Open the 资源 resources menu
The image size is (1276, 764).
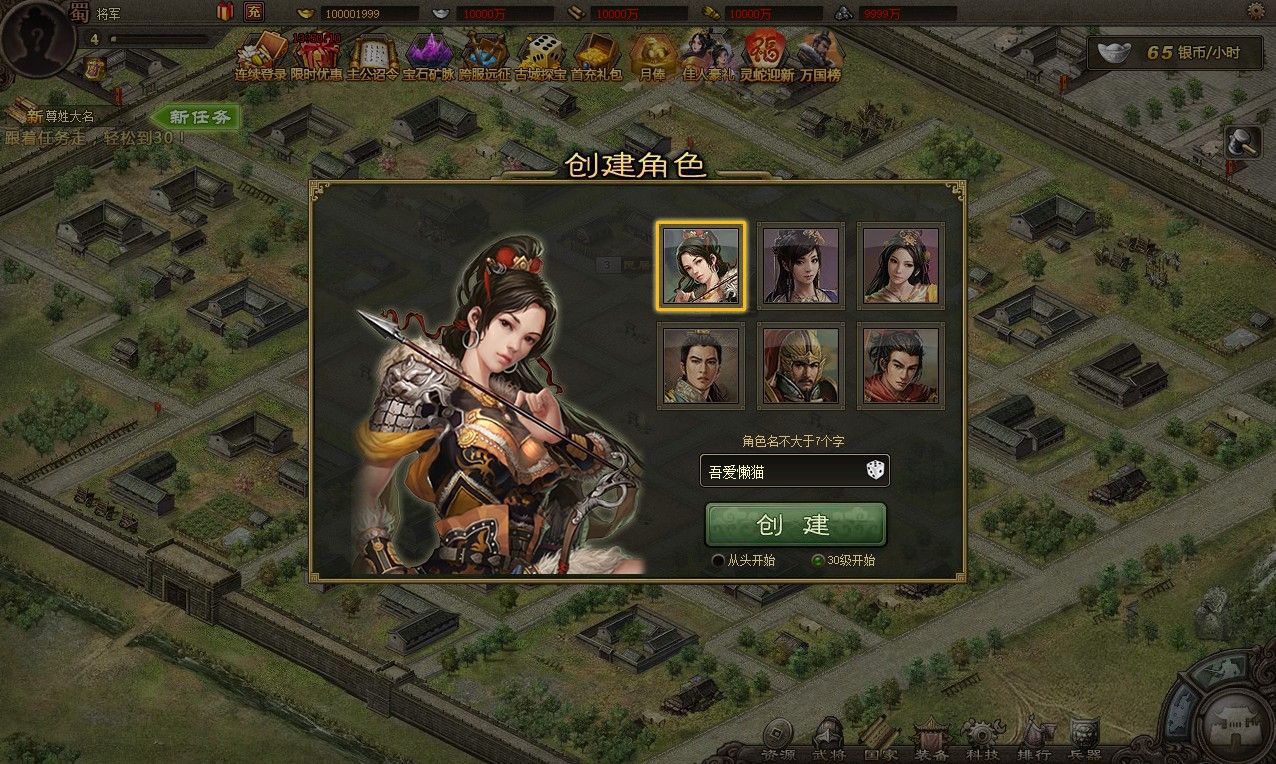[776, 740]
